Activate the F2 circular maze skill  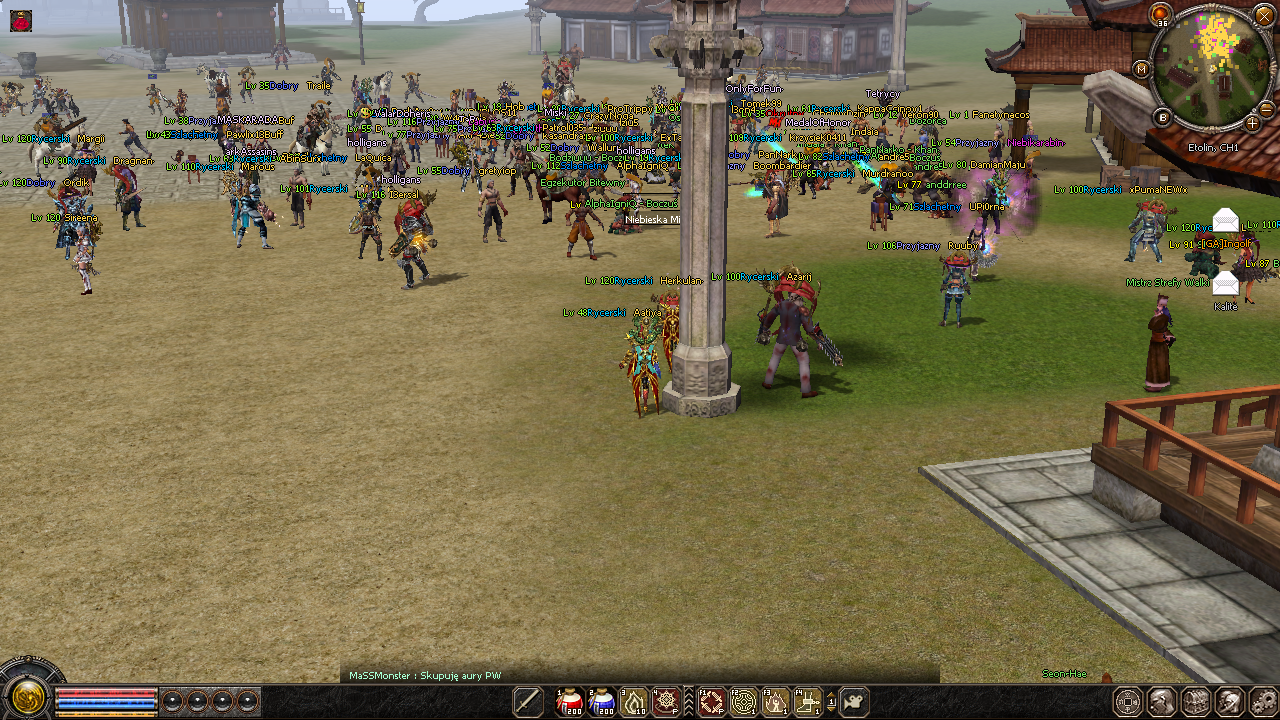pyautogui.click(x=743, y=702)
